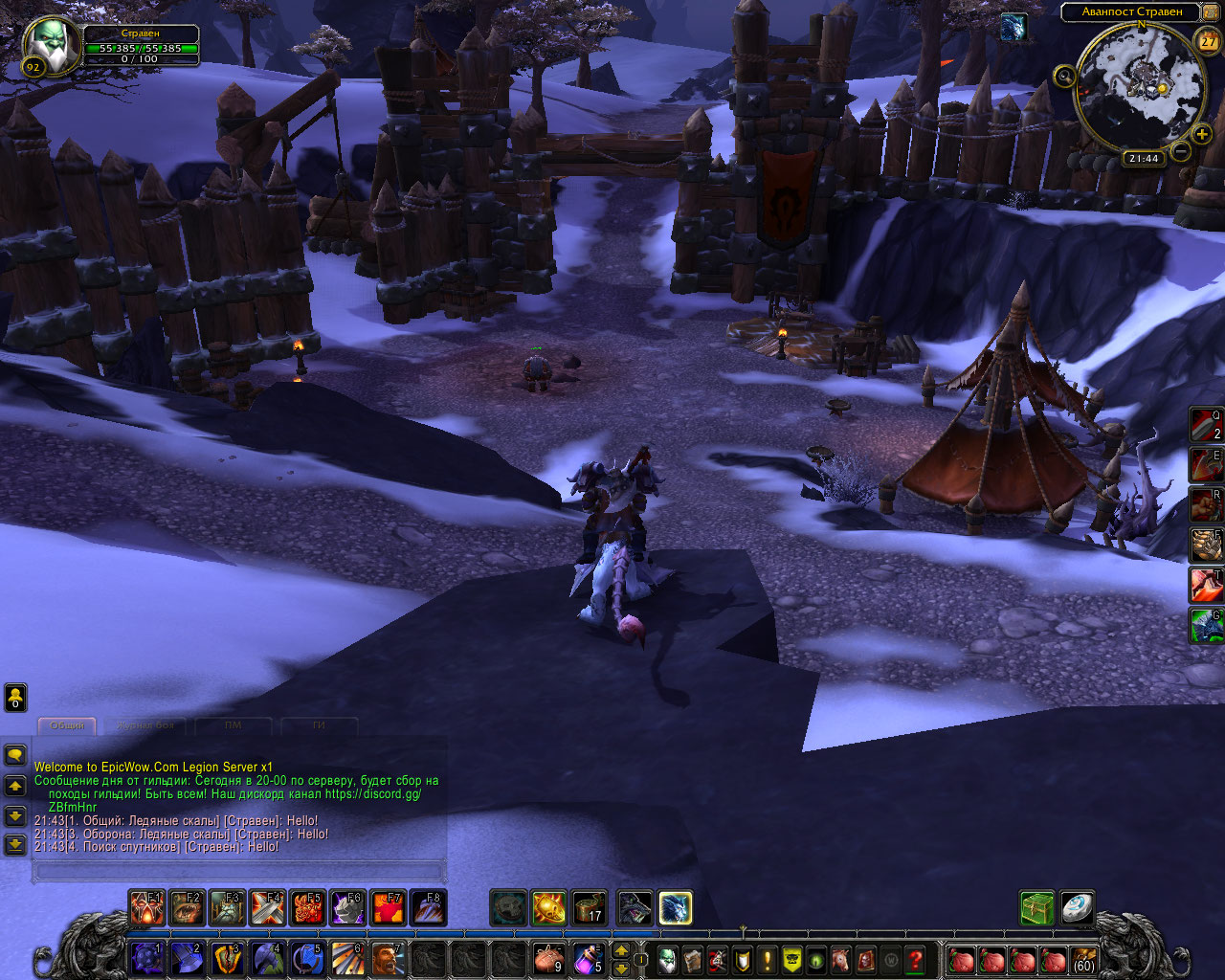This screenshot has width=1225, height=980.
Task: Open the red question mark help menu
Action: [916, 959]
